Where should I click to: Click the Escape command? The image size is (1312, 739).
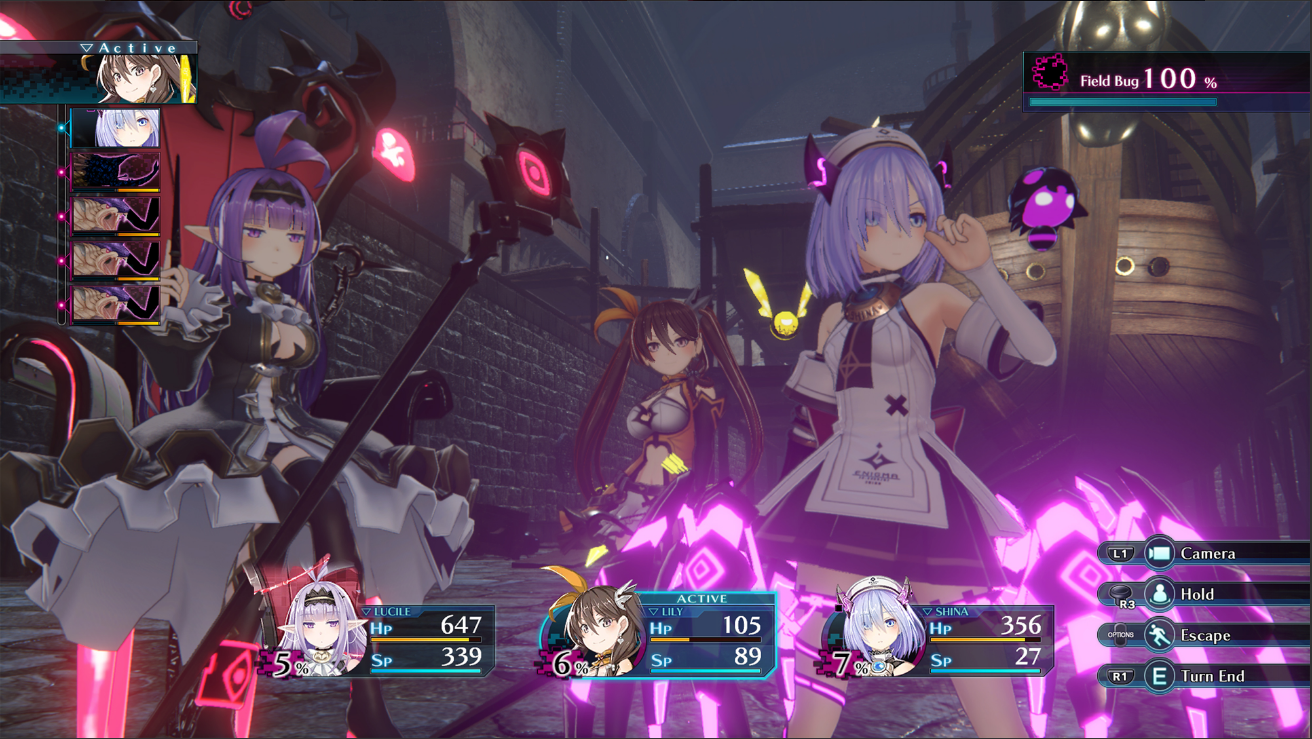click(x=1204, y=635)
